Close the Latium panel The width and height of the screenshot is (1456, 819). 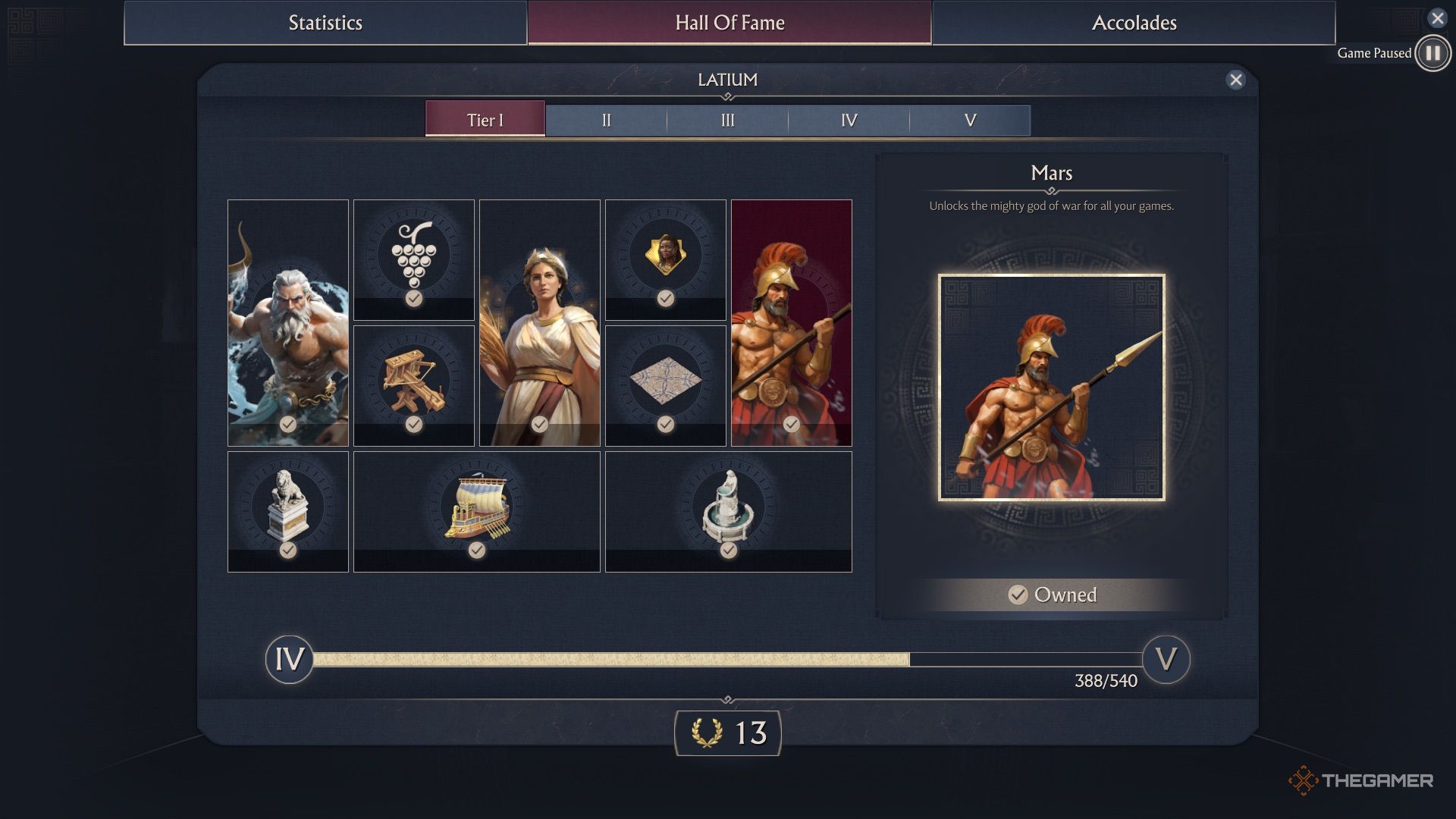pyautogui.click(x=1235, y=80)
